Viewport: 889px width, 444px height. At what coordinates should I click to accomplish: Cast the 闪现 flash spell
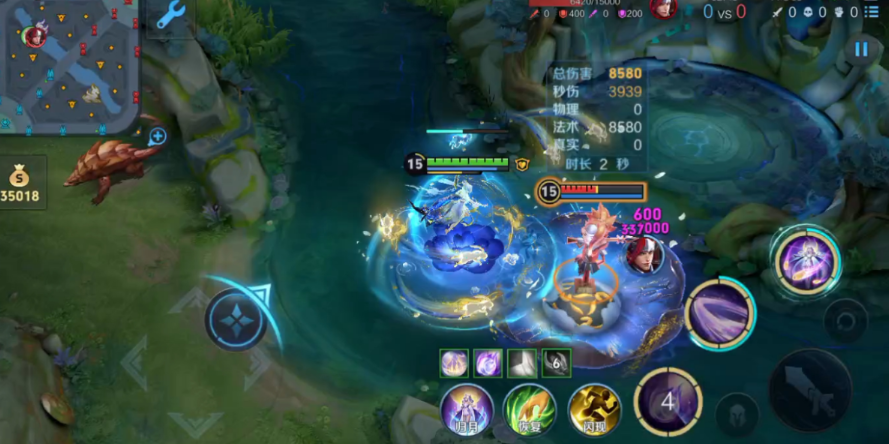click(594, 410)
